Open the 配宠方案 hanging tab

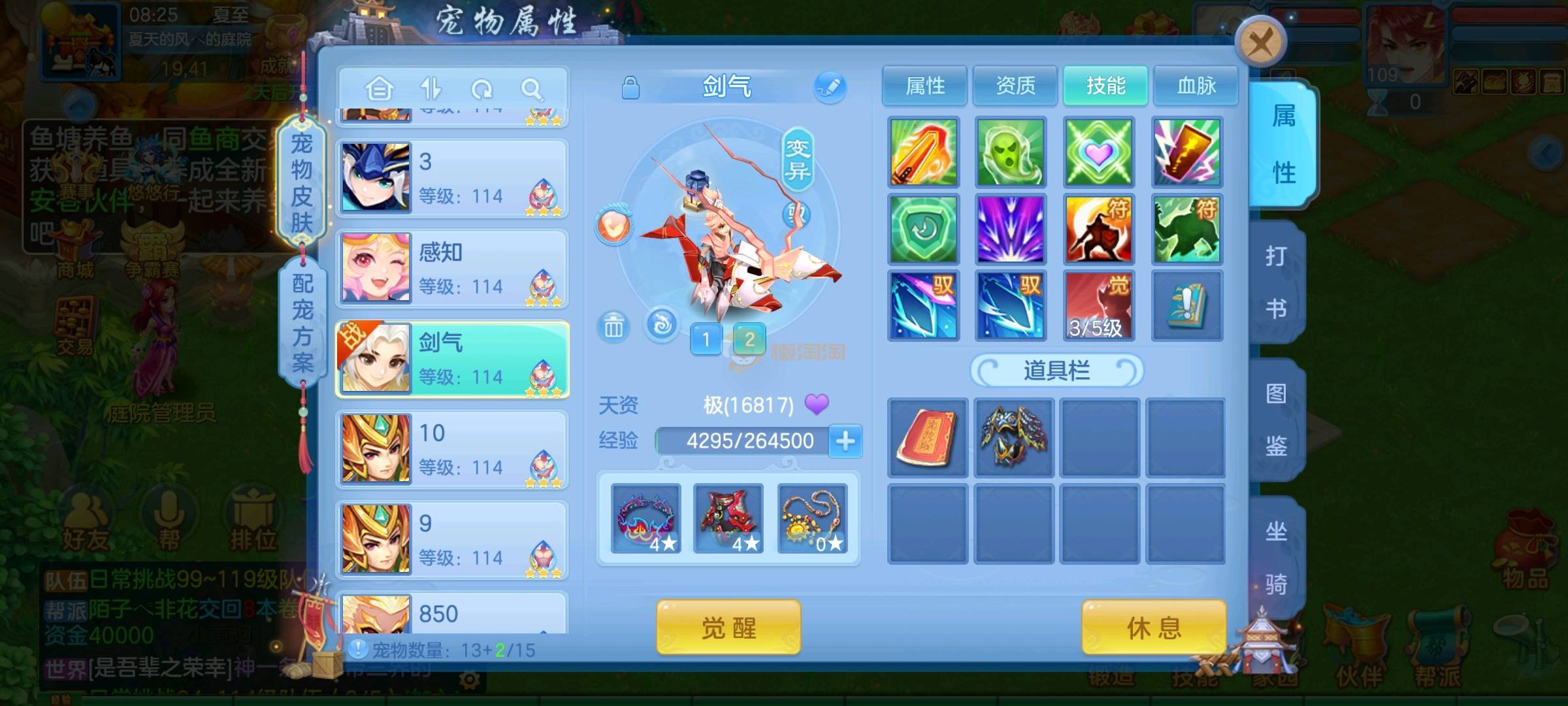click(302, 322)
